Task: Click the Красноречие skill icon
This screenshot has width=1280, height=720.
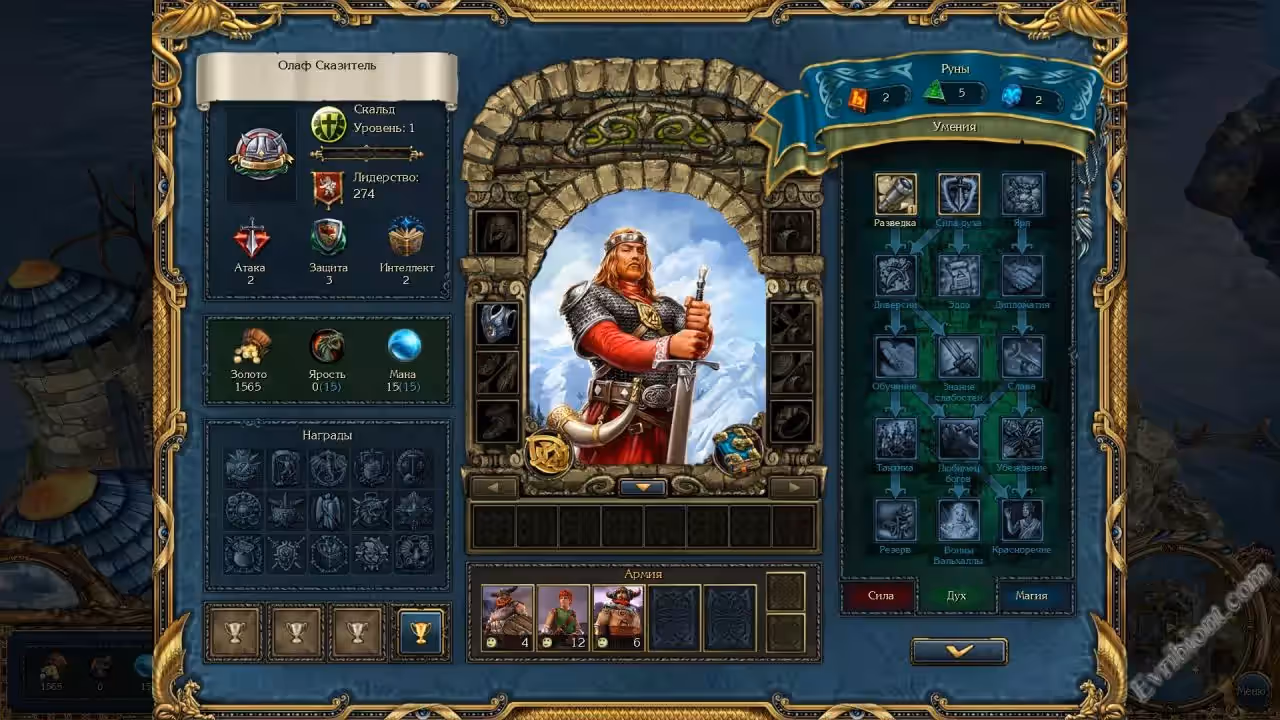Action: pos(1022,521)
